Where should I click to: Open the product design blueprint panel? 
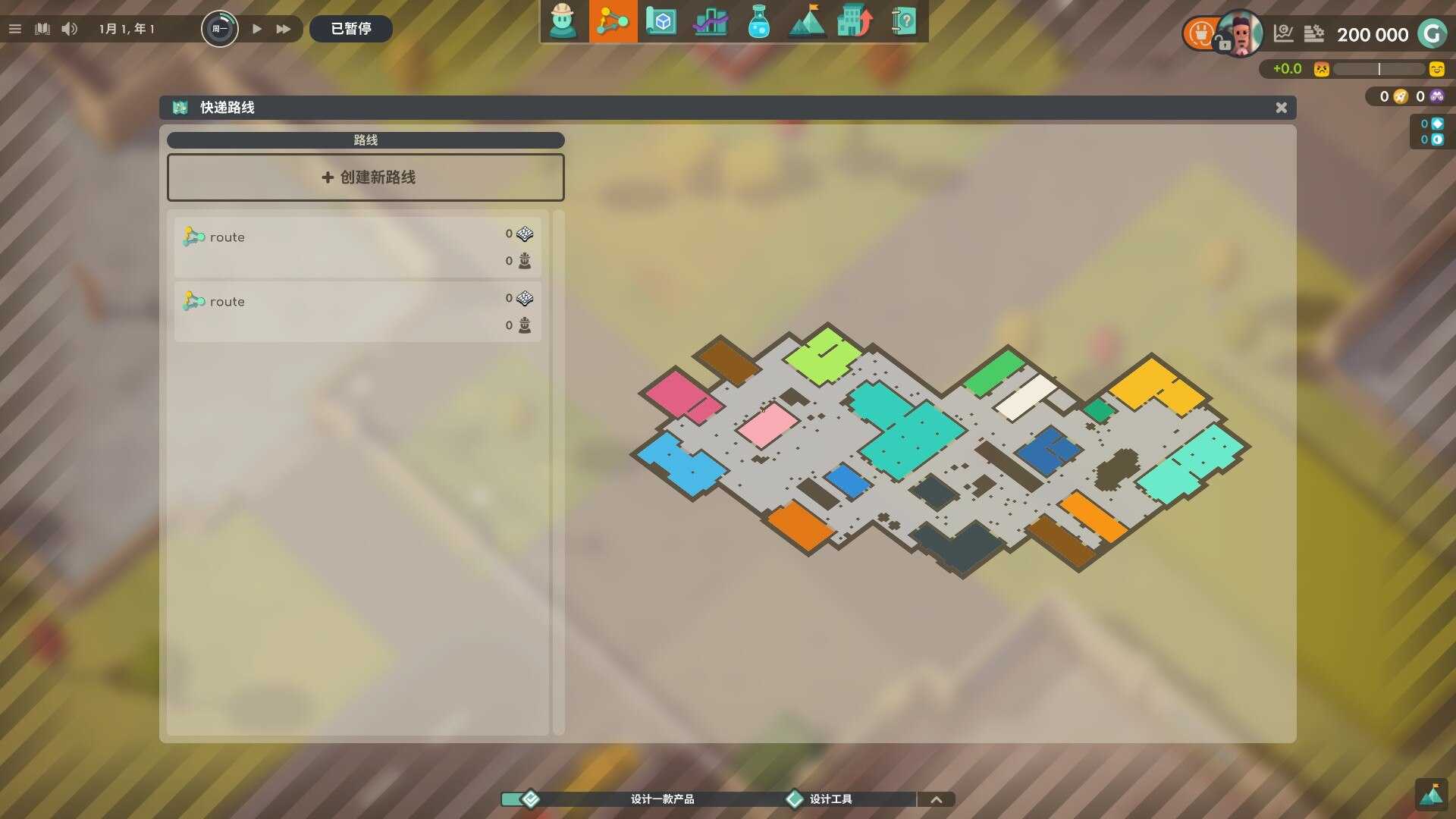click(x=661, y=22)
